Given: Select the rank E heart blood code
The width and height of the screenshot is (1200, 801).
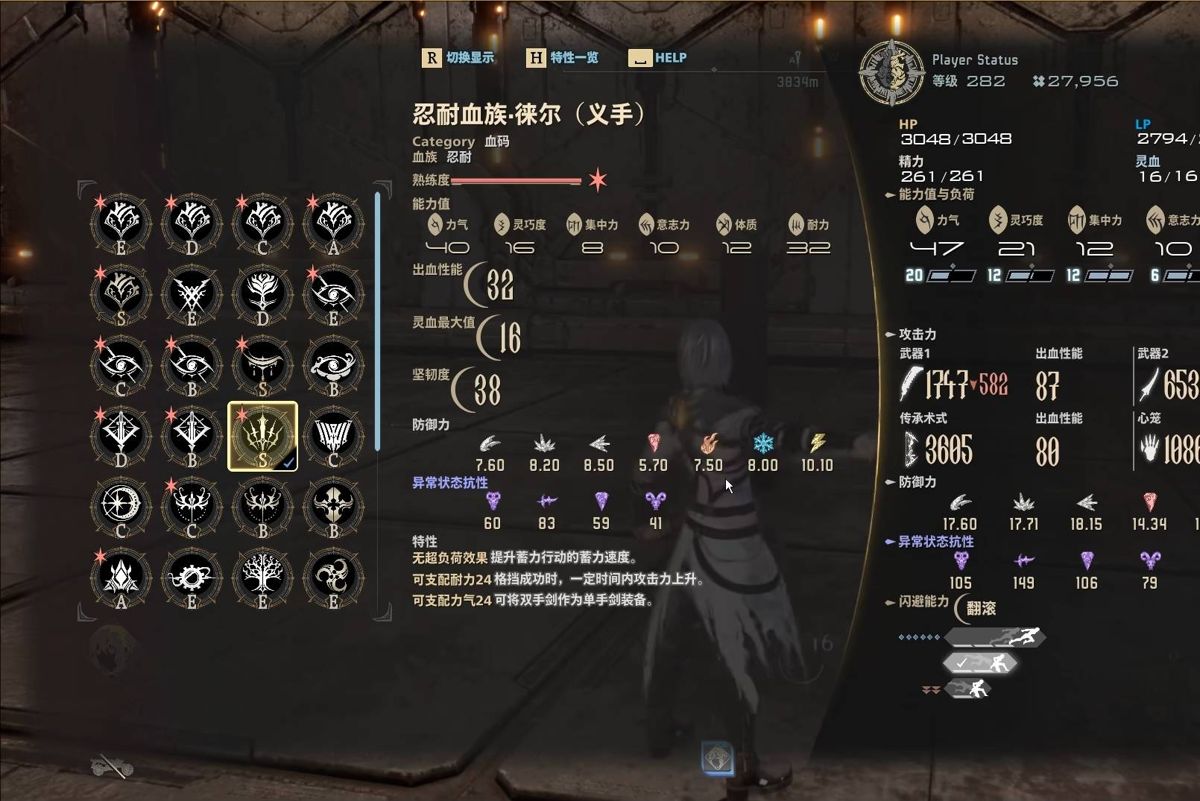Looking at the screenshot, I should click(121, 222).
